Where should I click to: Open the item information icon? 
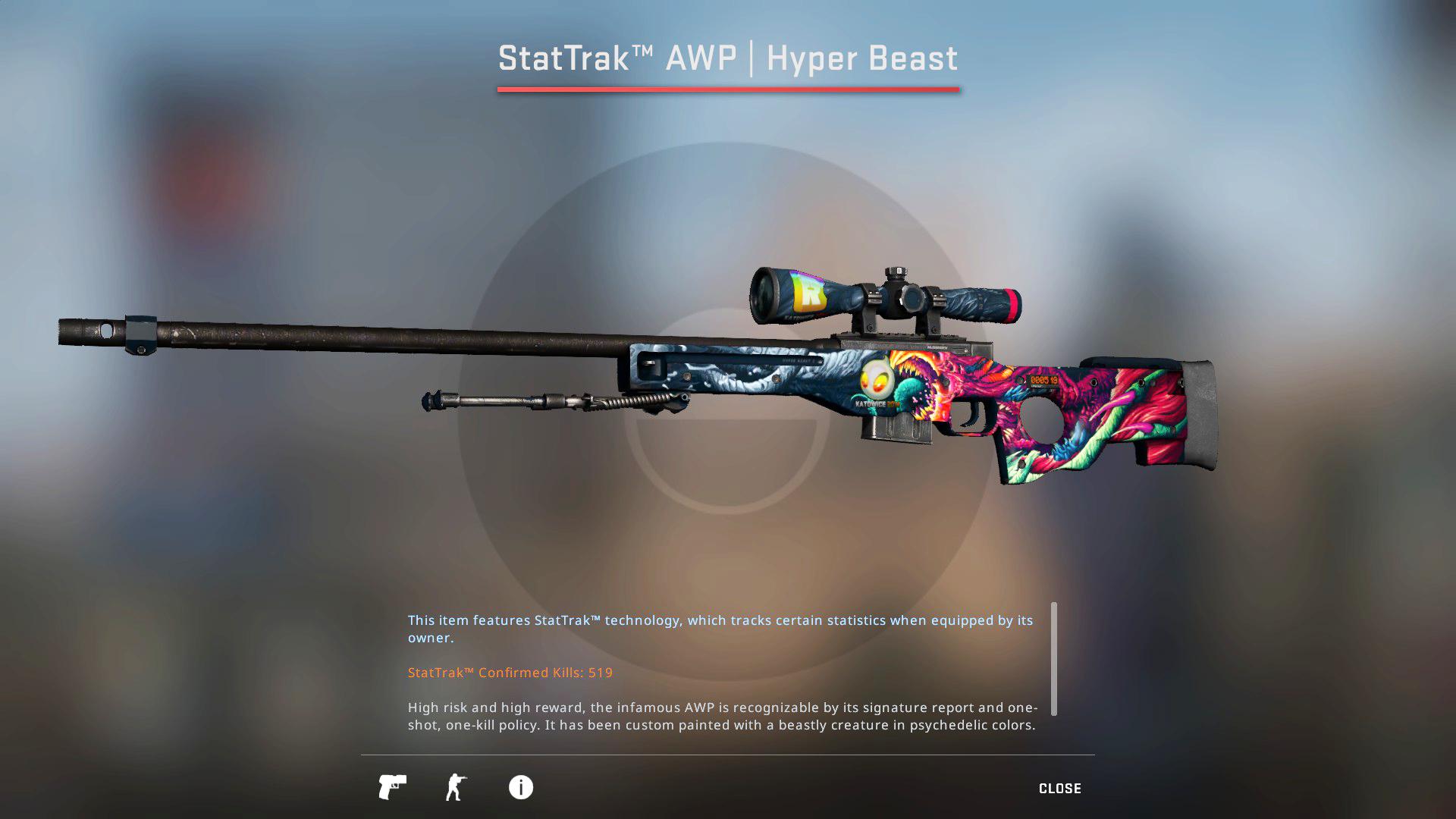520,787
